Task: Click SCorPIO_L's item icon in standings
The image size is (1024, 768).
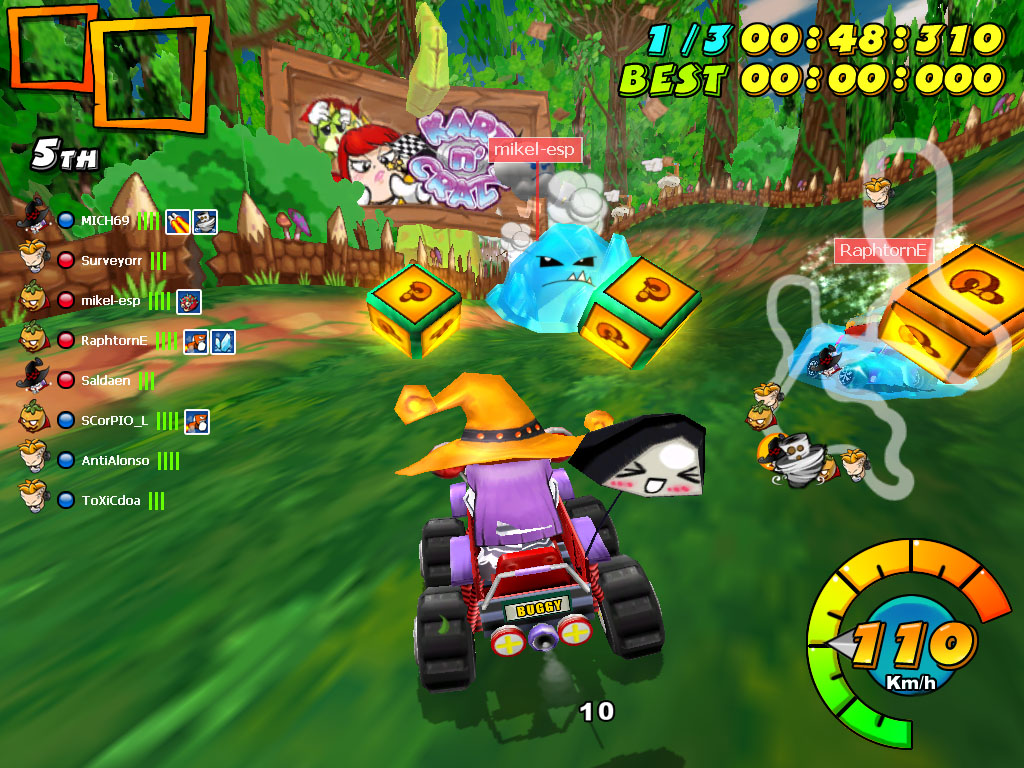Action: (196, 421)
